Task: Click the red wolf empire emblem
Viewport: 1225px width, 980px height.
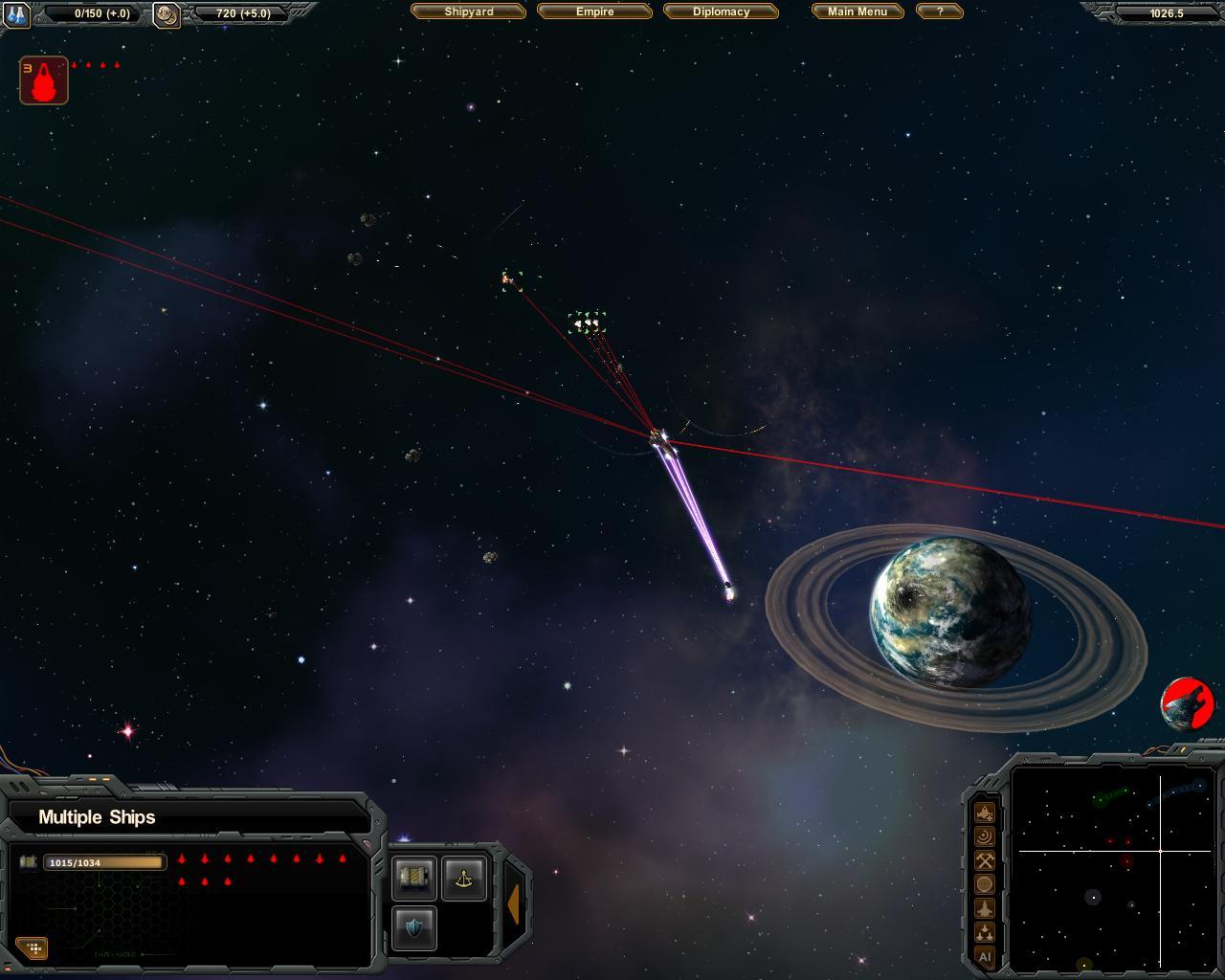Action: 1188,704
